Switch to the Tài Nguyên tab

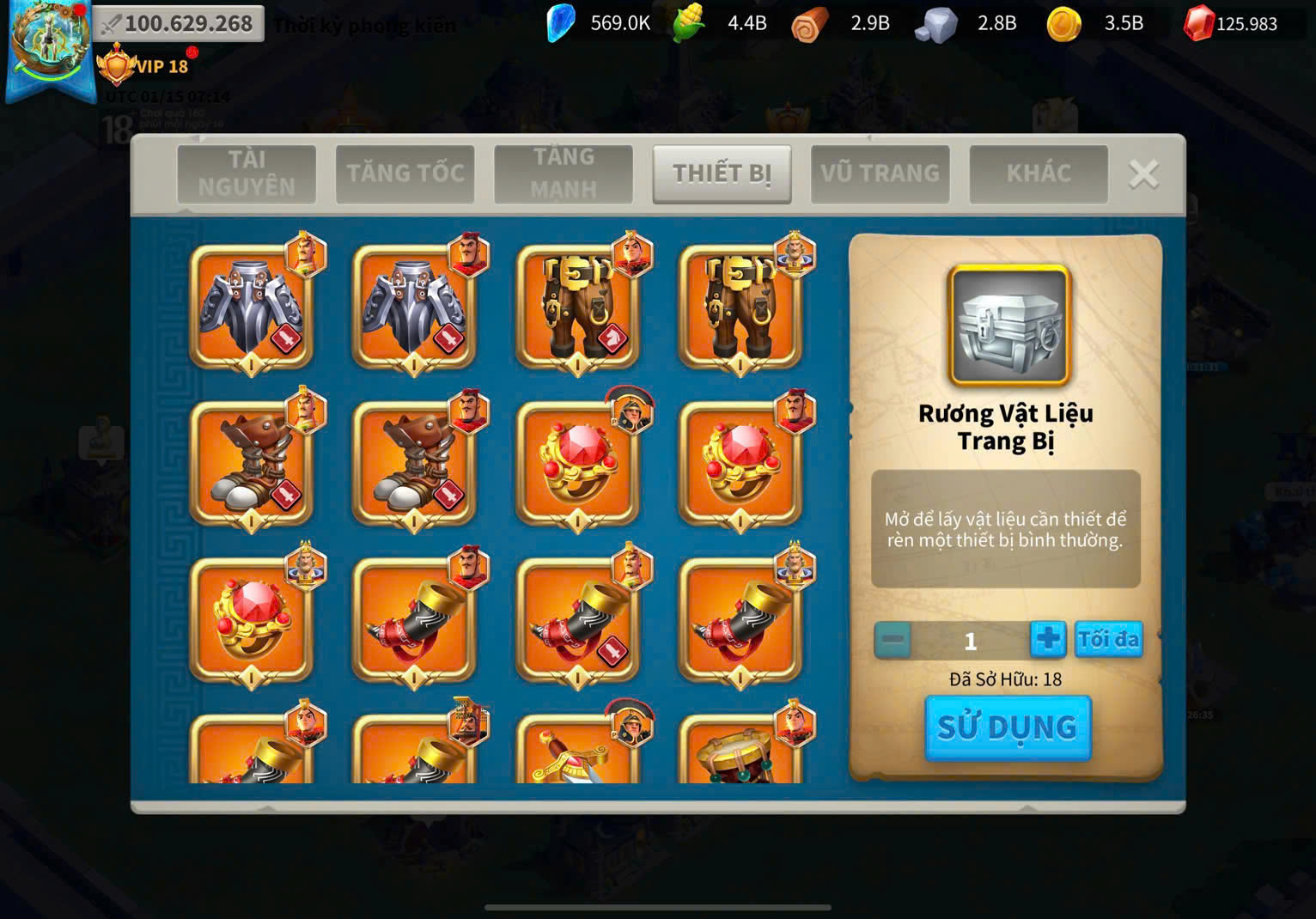(247, 173)
